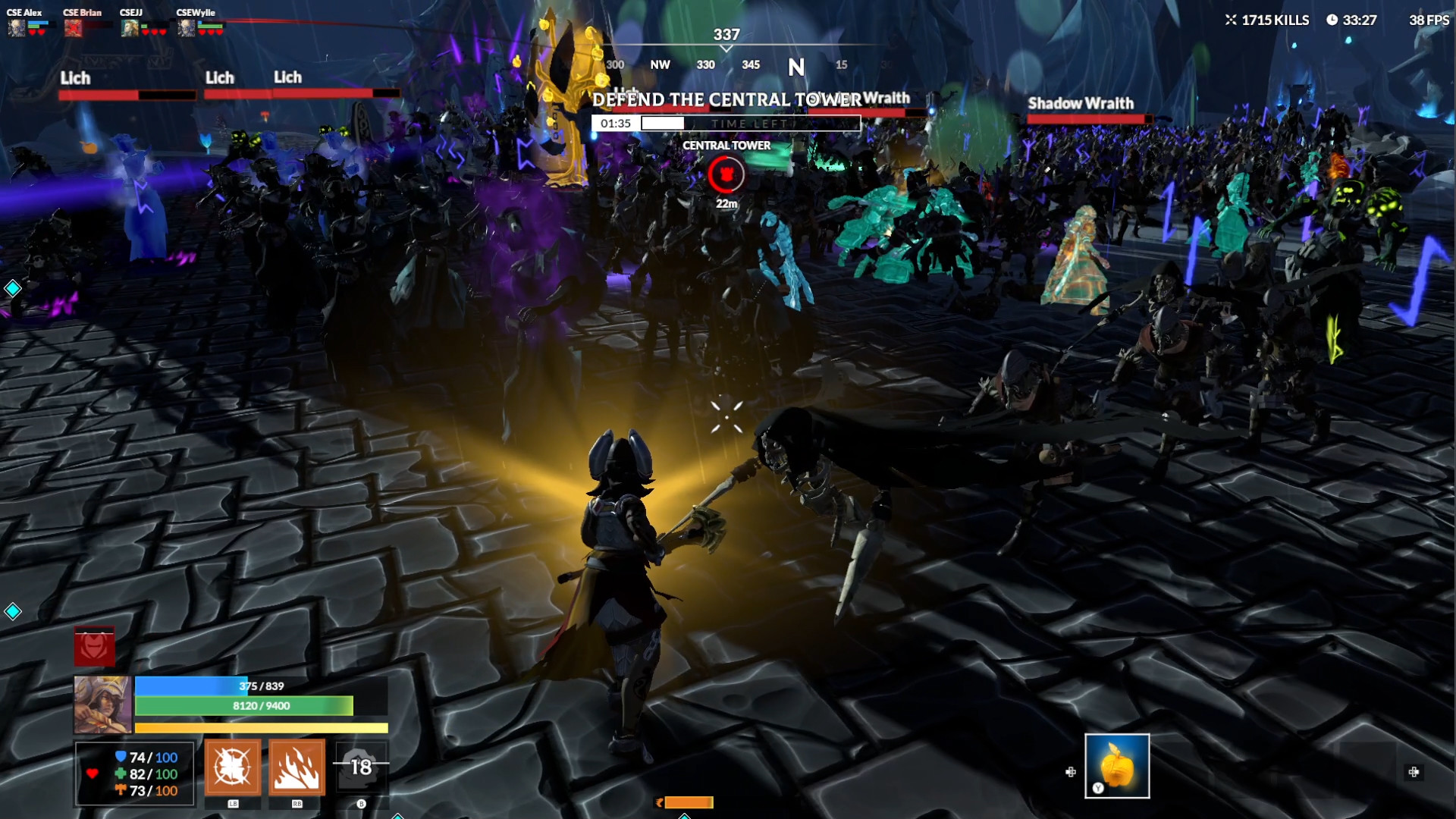This screenshot has height=819, width=1456.
Task: Click the d-pad icon on the bottom right
Action: pyautogui.click(x=1415, y=774)
